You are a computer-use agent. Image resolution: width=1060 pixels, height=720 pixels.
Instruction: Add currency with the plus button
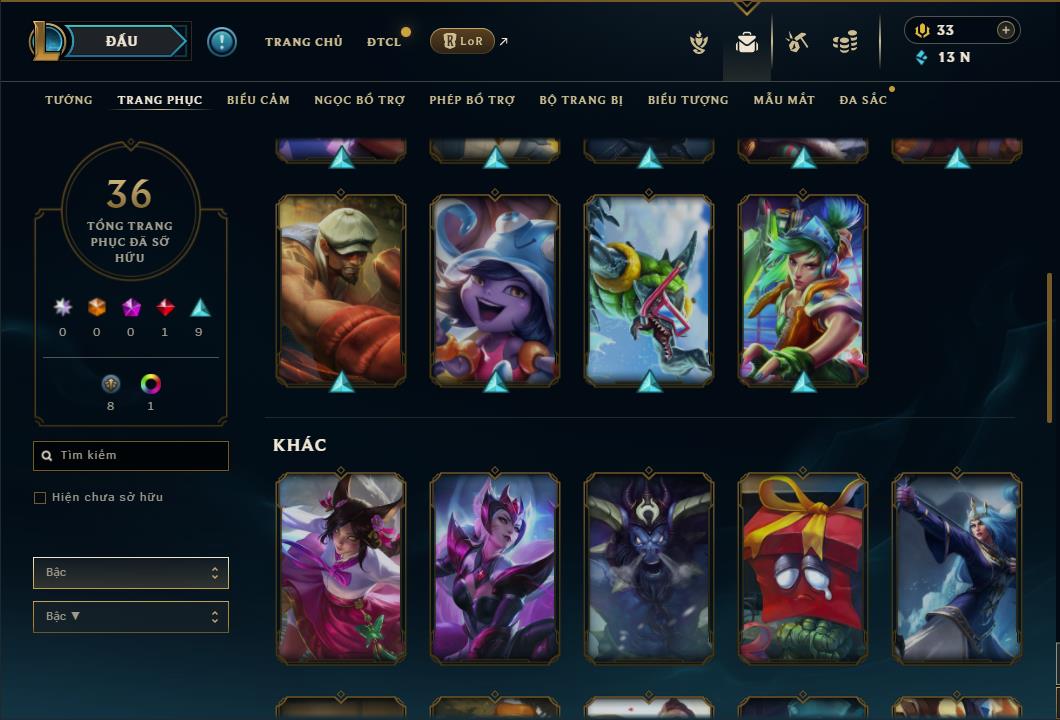(x=1005, y=31)
